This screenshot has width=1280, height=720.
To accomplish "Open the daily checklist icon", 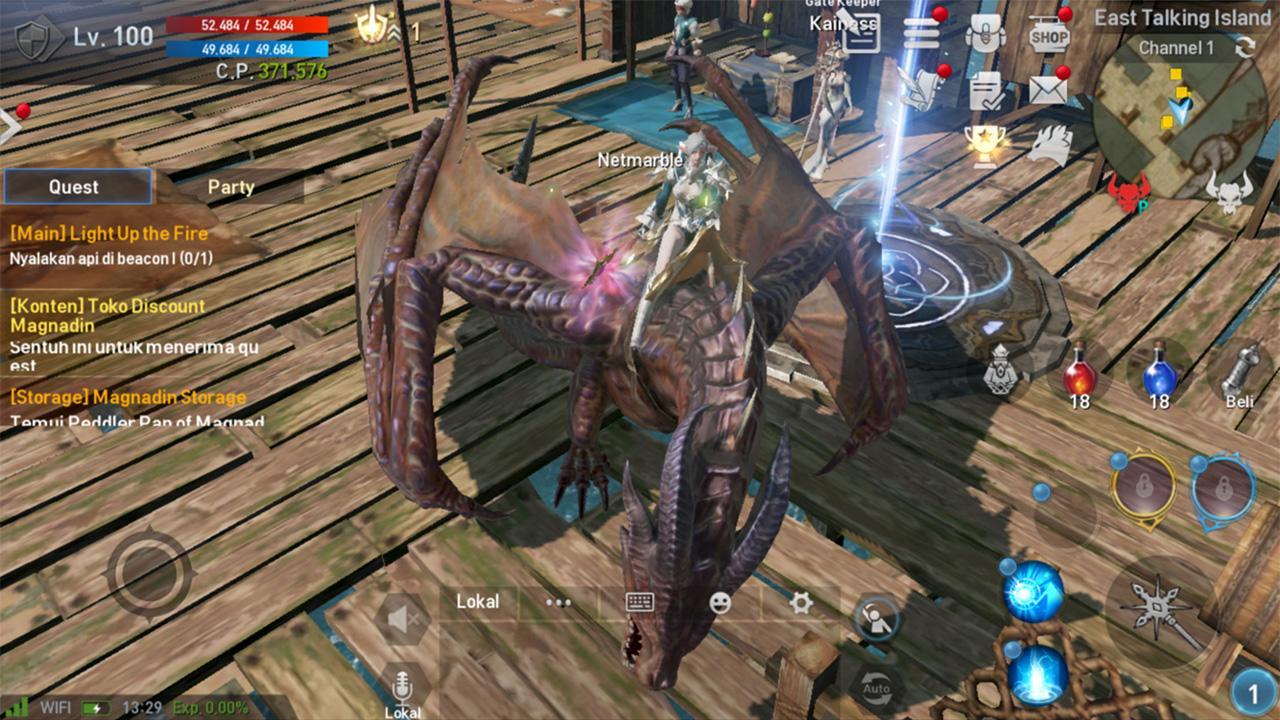I will (x=984, y=92).
